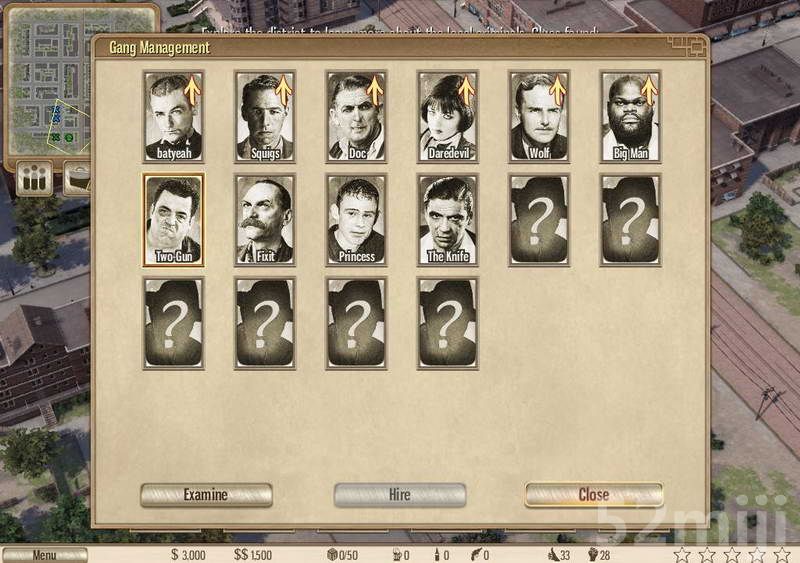The height and width of the screenshot is (563, 800).
Task: Pick The Knife recruit portrait
Action: [x=447, y=220]
